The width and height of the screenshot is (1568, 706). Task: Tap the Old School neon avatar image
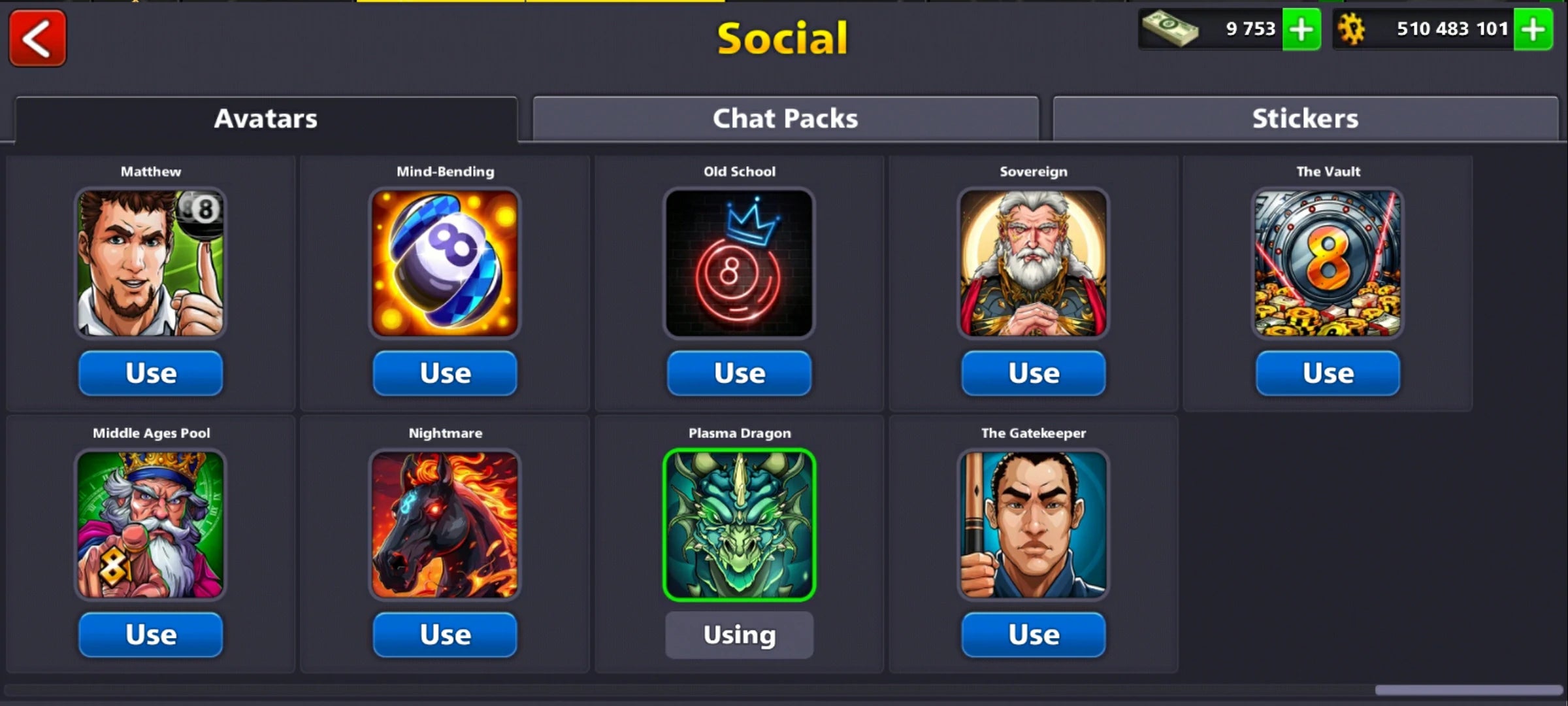(x=739, y=261)
